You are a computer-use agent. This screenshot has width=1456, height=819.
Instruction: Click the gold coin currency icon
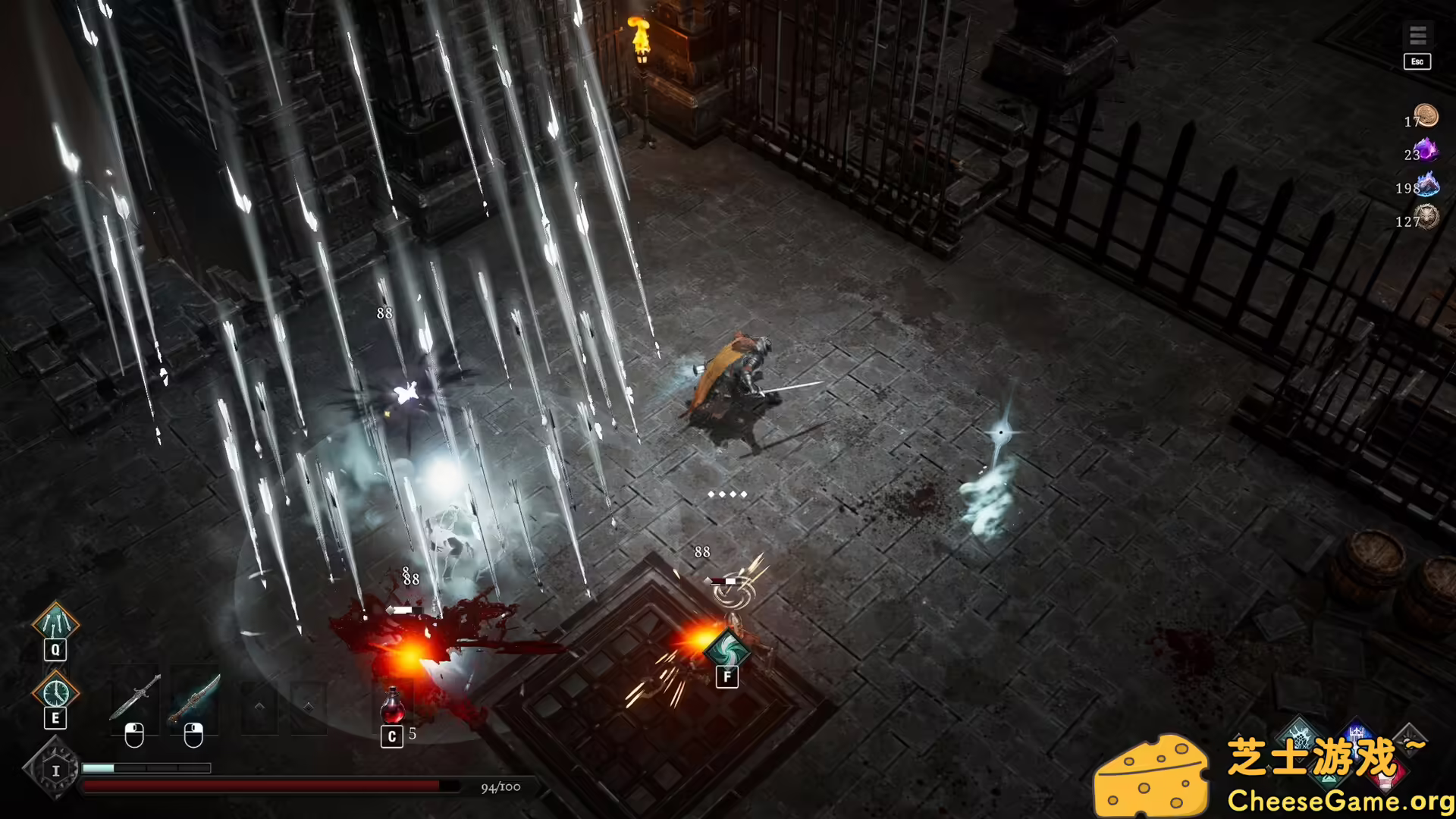pyautogui.click(x=1426, y=116)
